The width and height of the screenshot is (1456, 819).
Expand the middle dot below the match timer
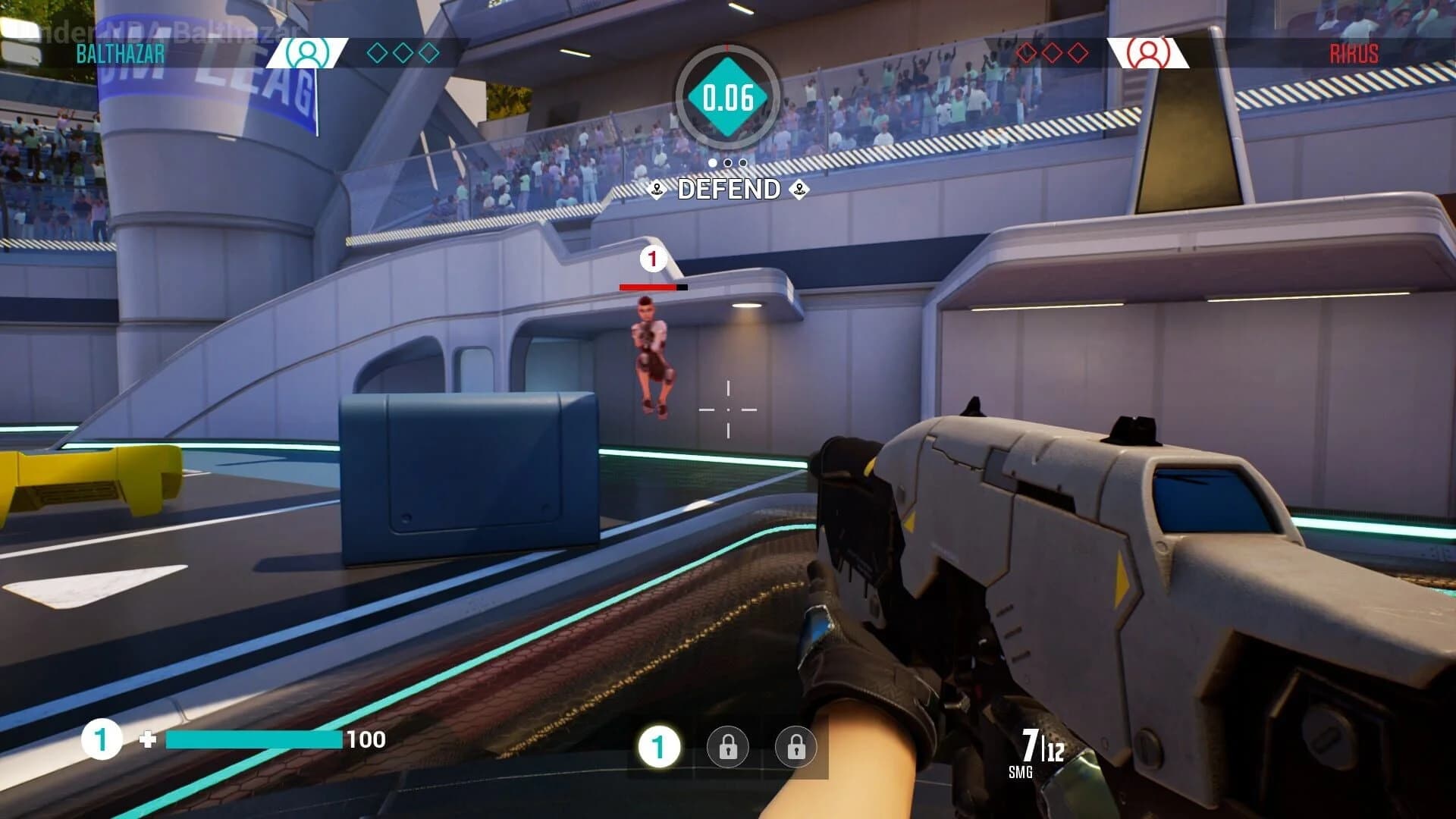coord(728,161)
